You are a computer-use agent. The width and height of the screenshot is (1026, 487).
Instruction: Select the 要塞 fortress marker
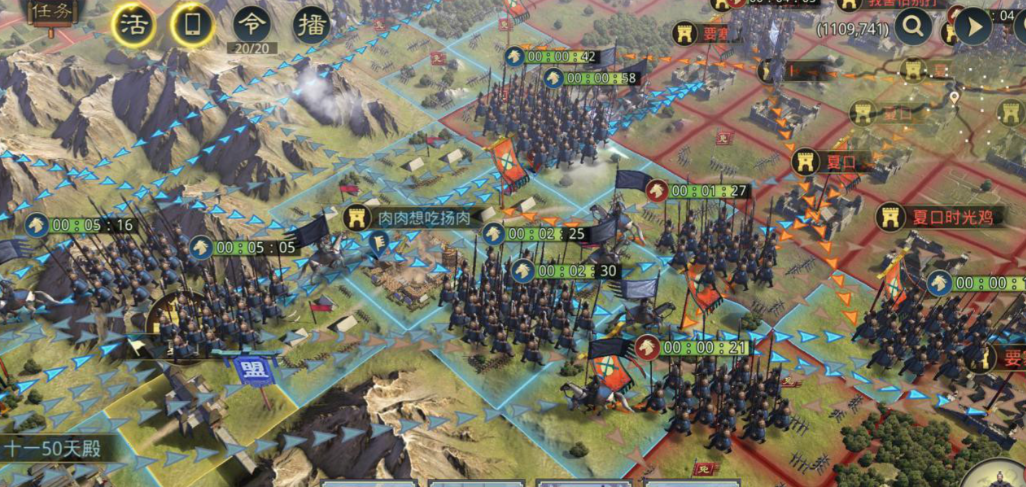click(704, 33)
